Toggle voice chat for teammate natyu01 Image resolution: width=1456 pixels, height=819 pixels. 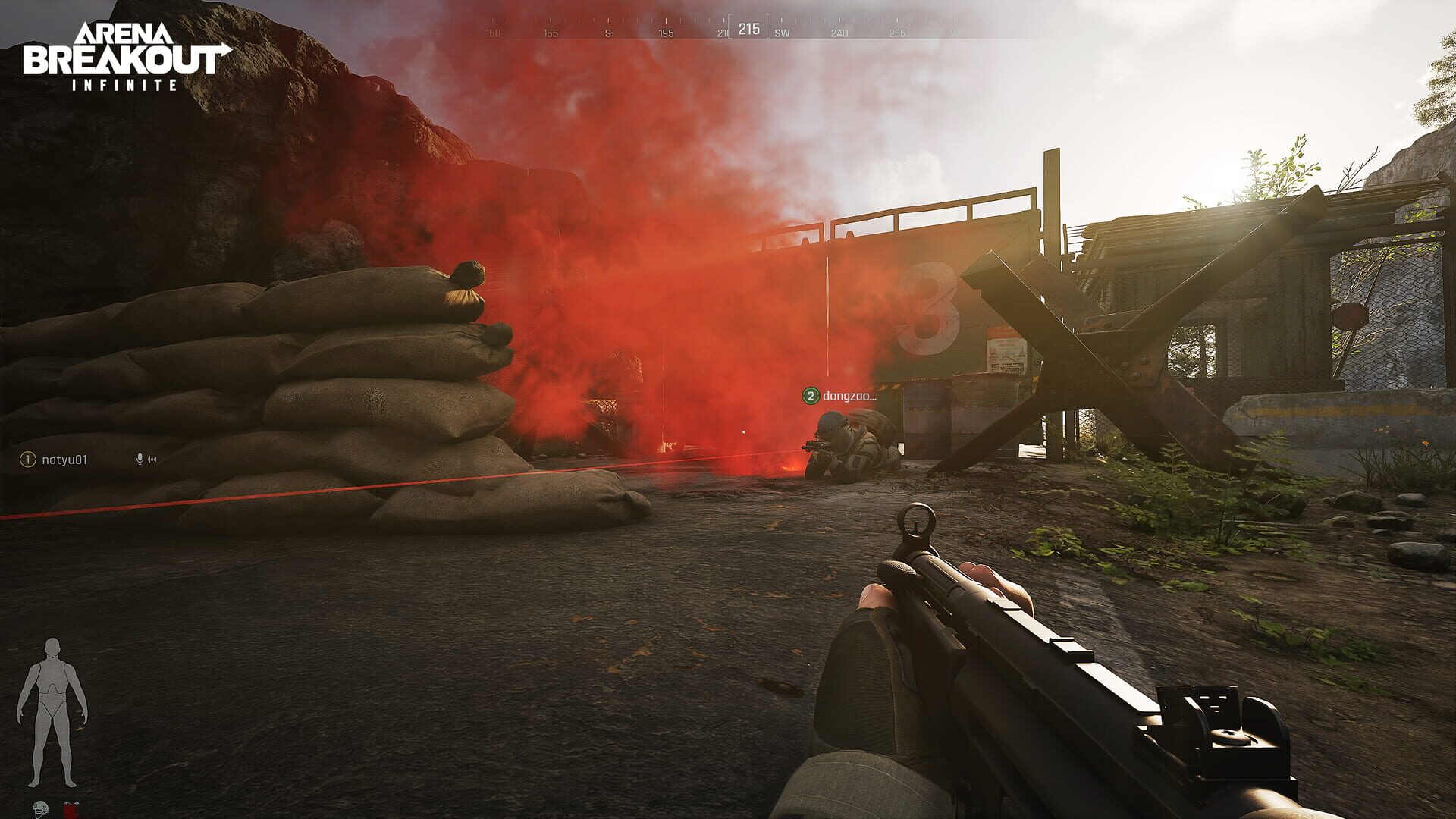click(140, 459)
